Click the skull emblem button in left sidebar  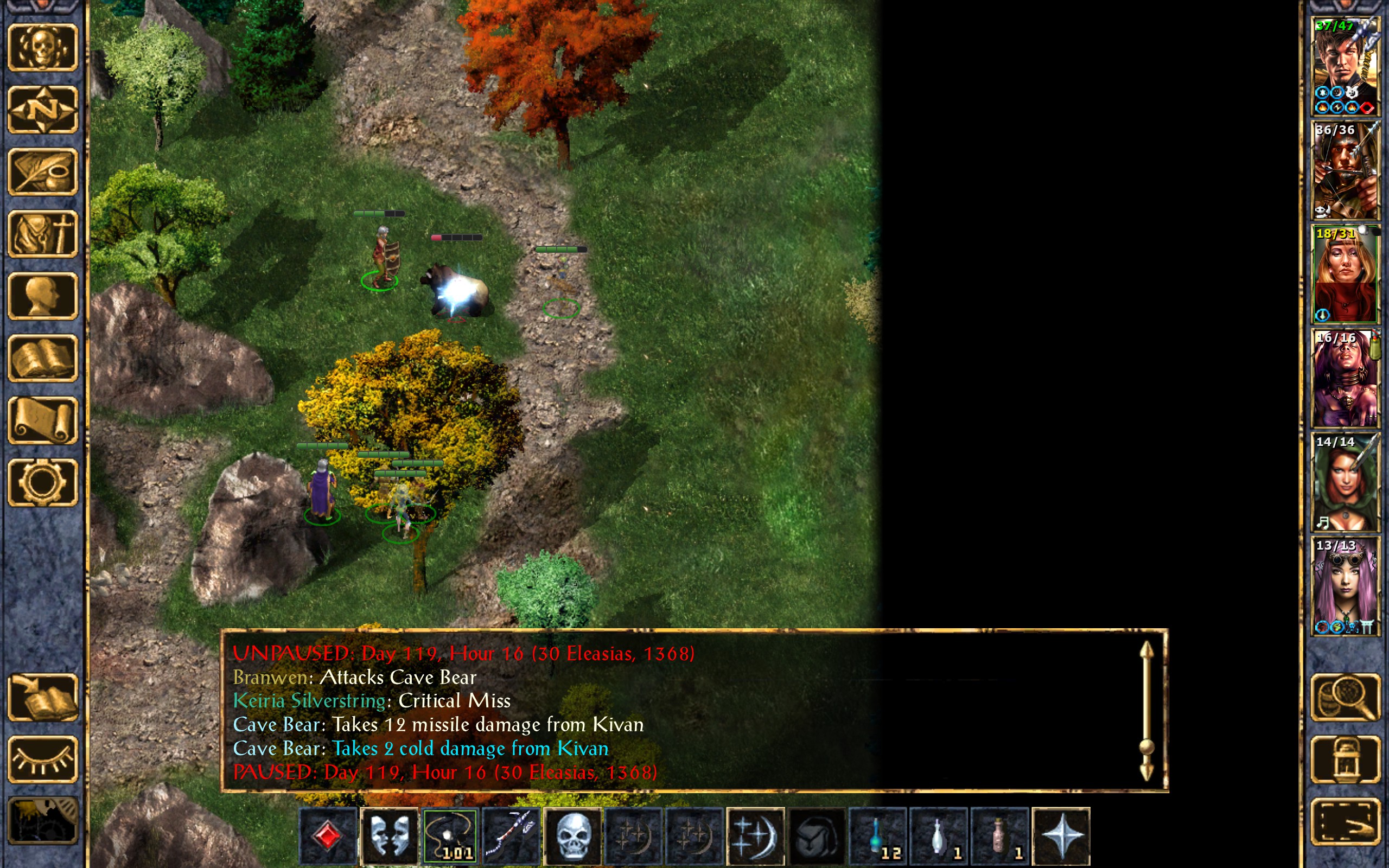point(43,48)
